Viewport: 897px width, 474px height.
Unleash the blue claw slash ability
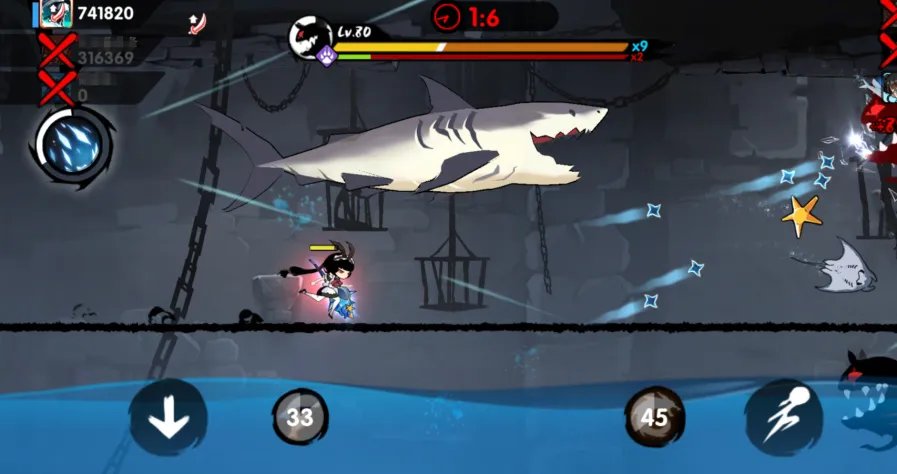[73, 145]
